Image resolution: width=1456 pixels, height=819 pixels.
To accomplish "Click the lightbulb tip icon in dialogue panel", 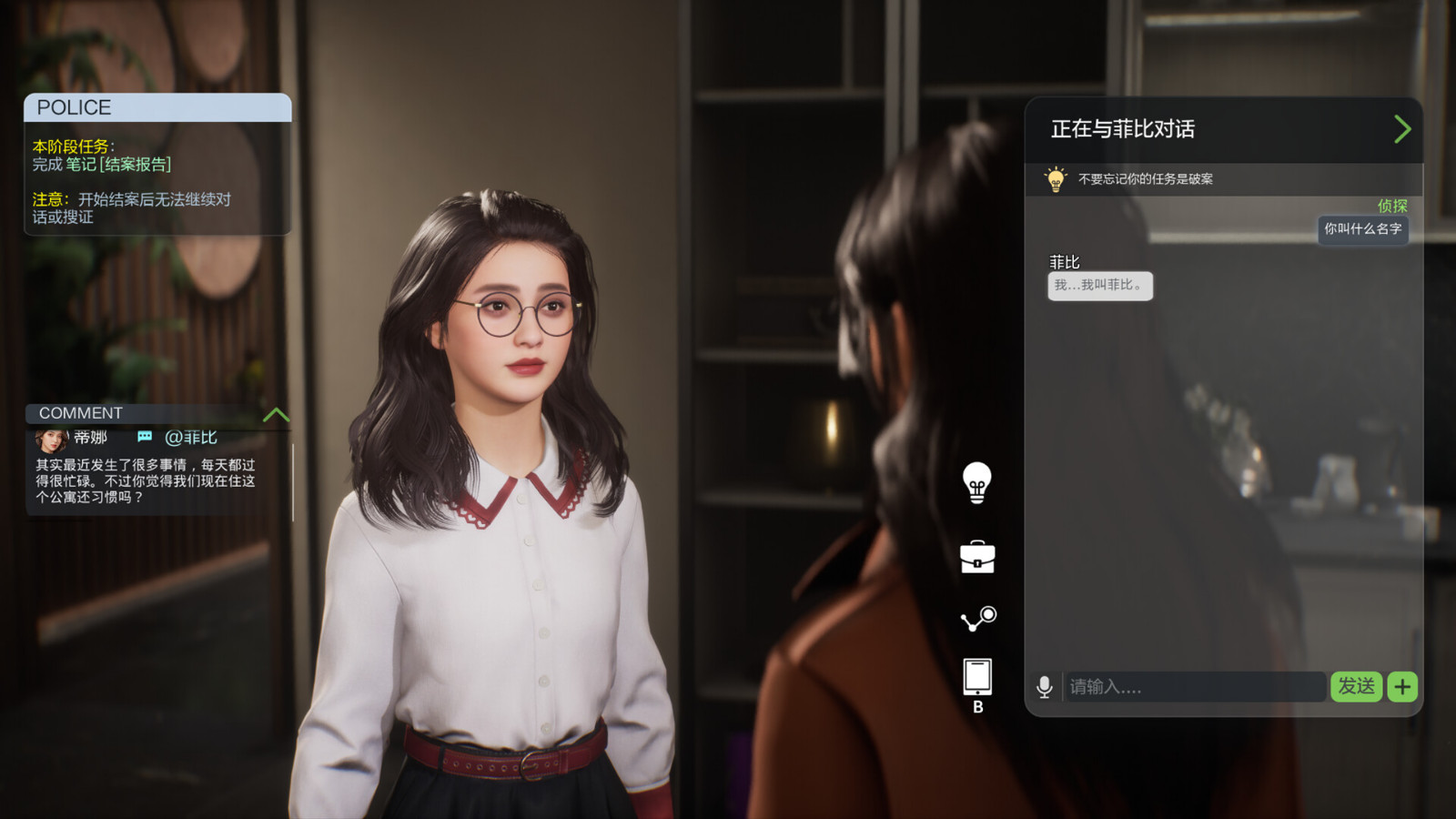I will coord(1056,178).
